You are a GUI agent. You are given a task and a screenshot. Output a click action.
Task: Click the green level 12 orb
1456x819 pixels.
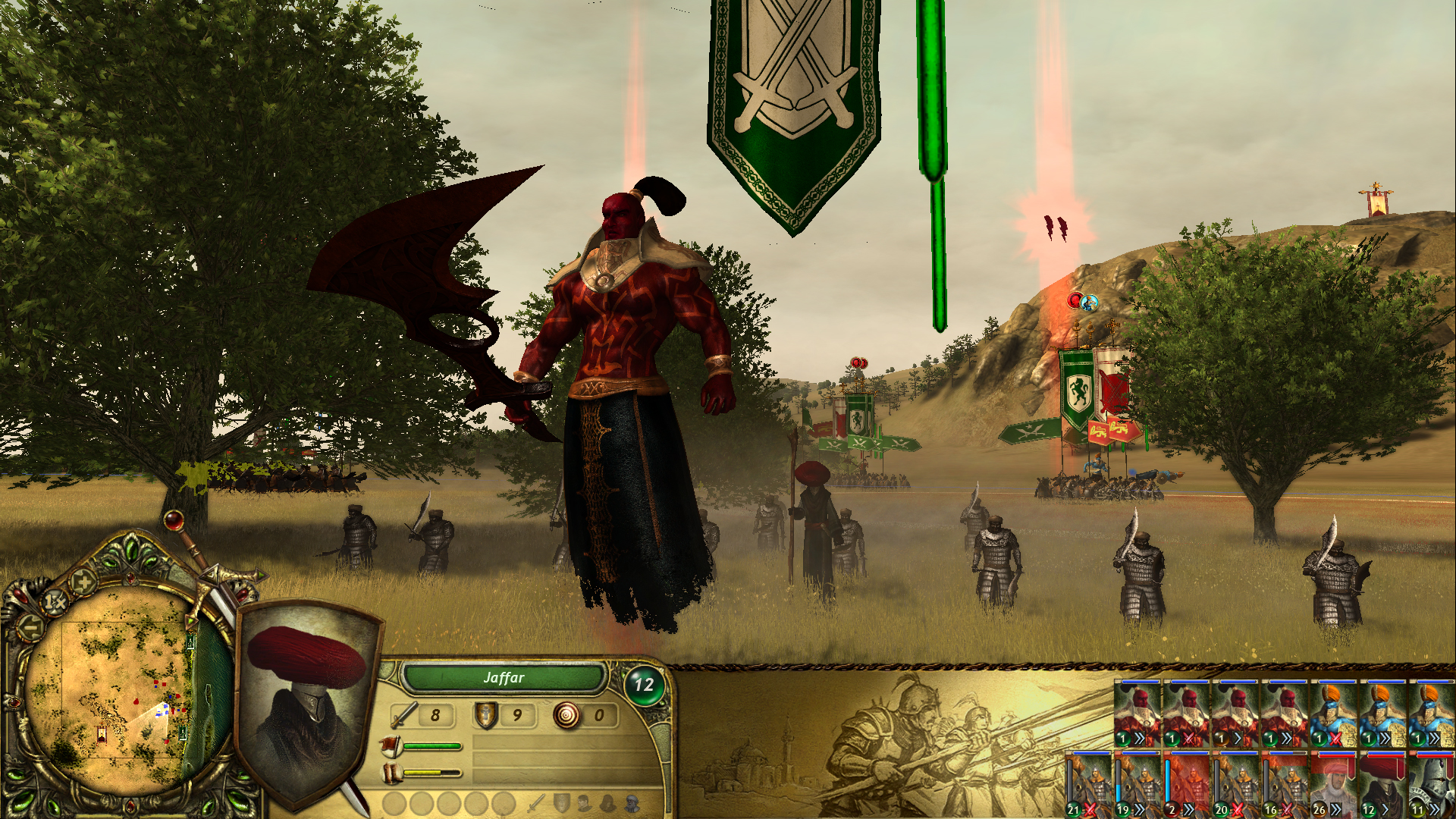click(x=646, y=683)
